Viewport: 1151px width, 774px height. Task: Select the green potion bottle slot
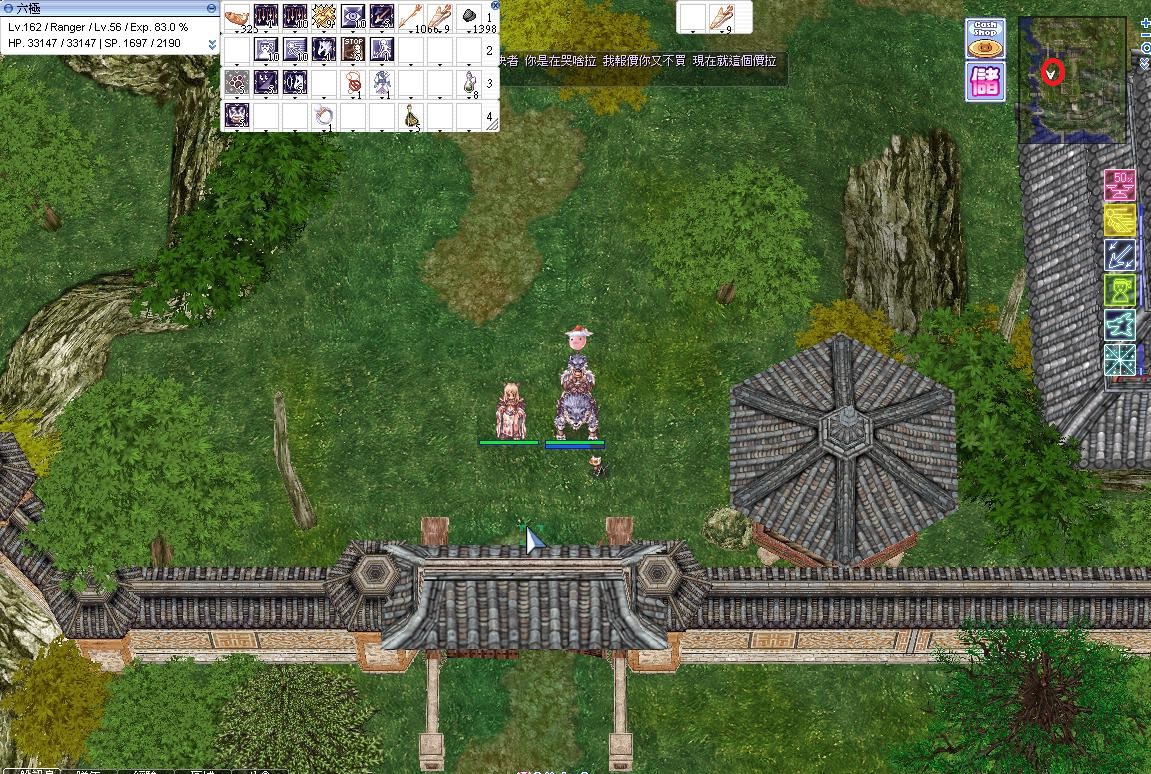[469, 82]
